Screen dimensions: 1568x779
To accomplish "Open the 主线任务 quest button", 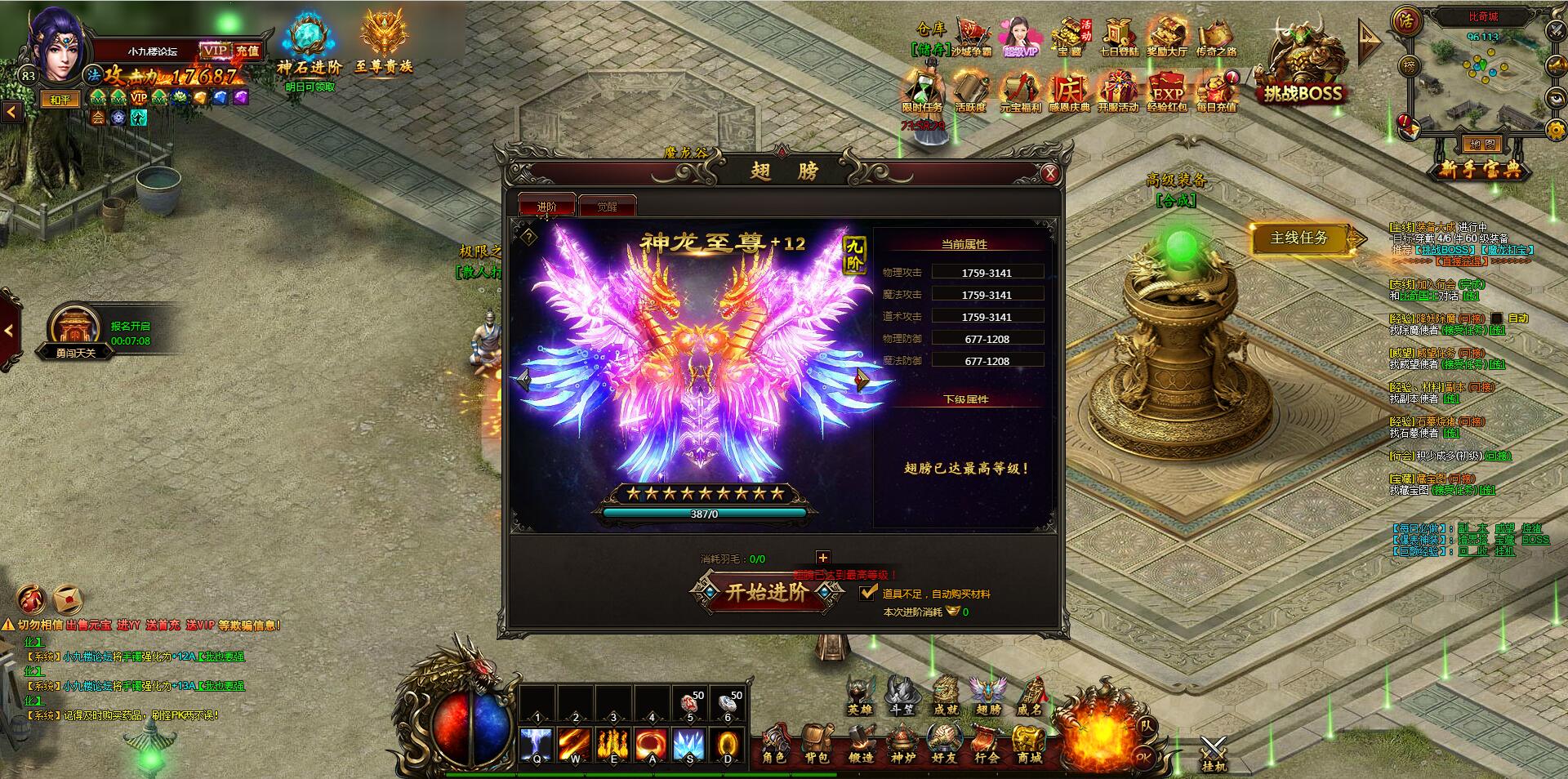I will [x=1299, y=238].
